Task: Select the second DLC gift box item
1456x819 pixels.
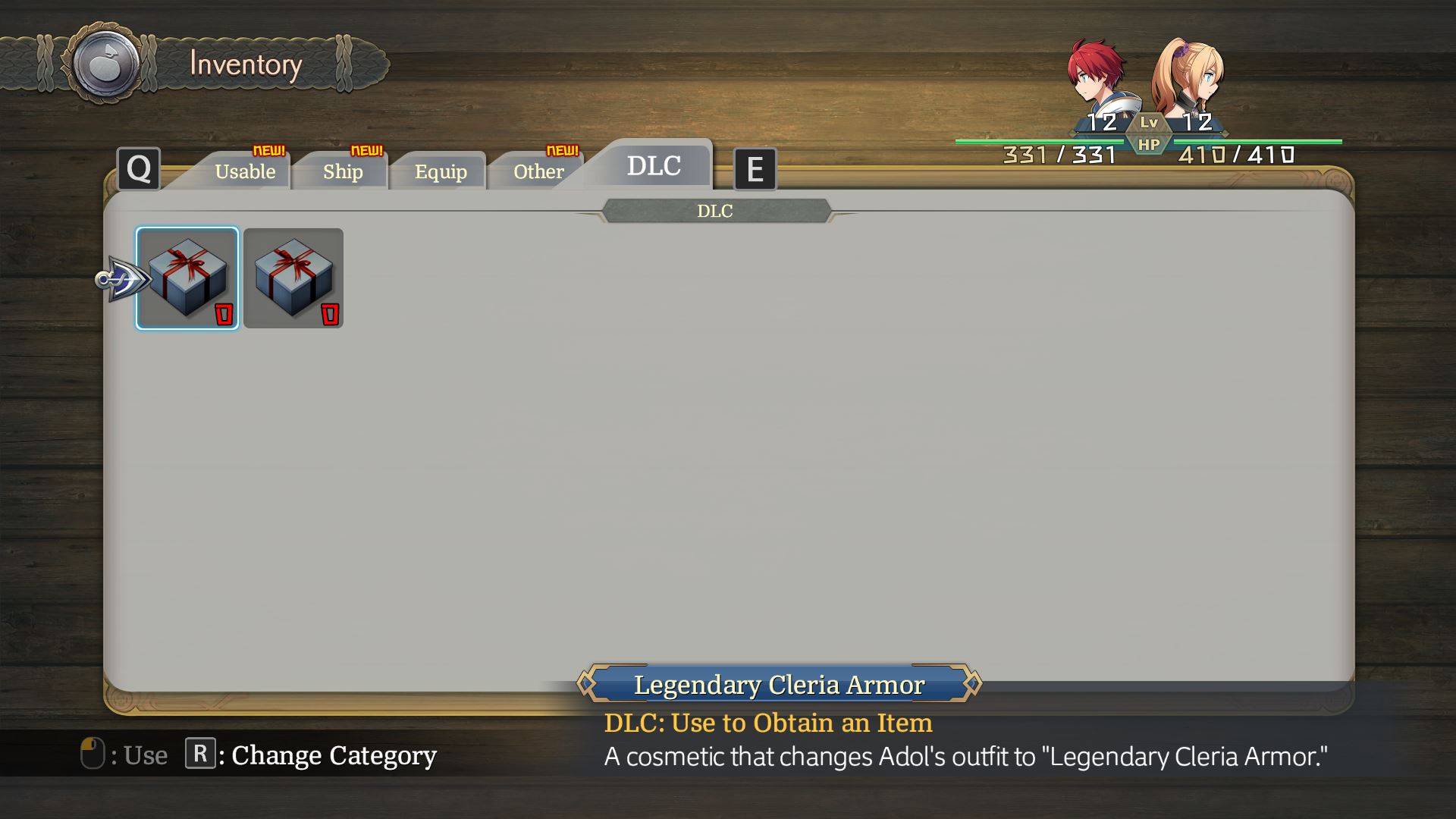Action: tap(293, 278)
